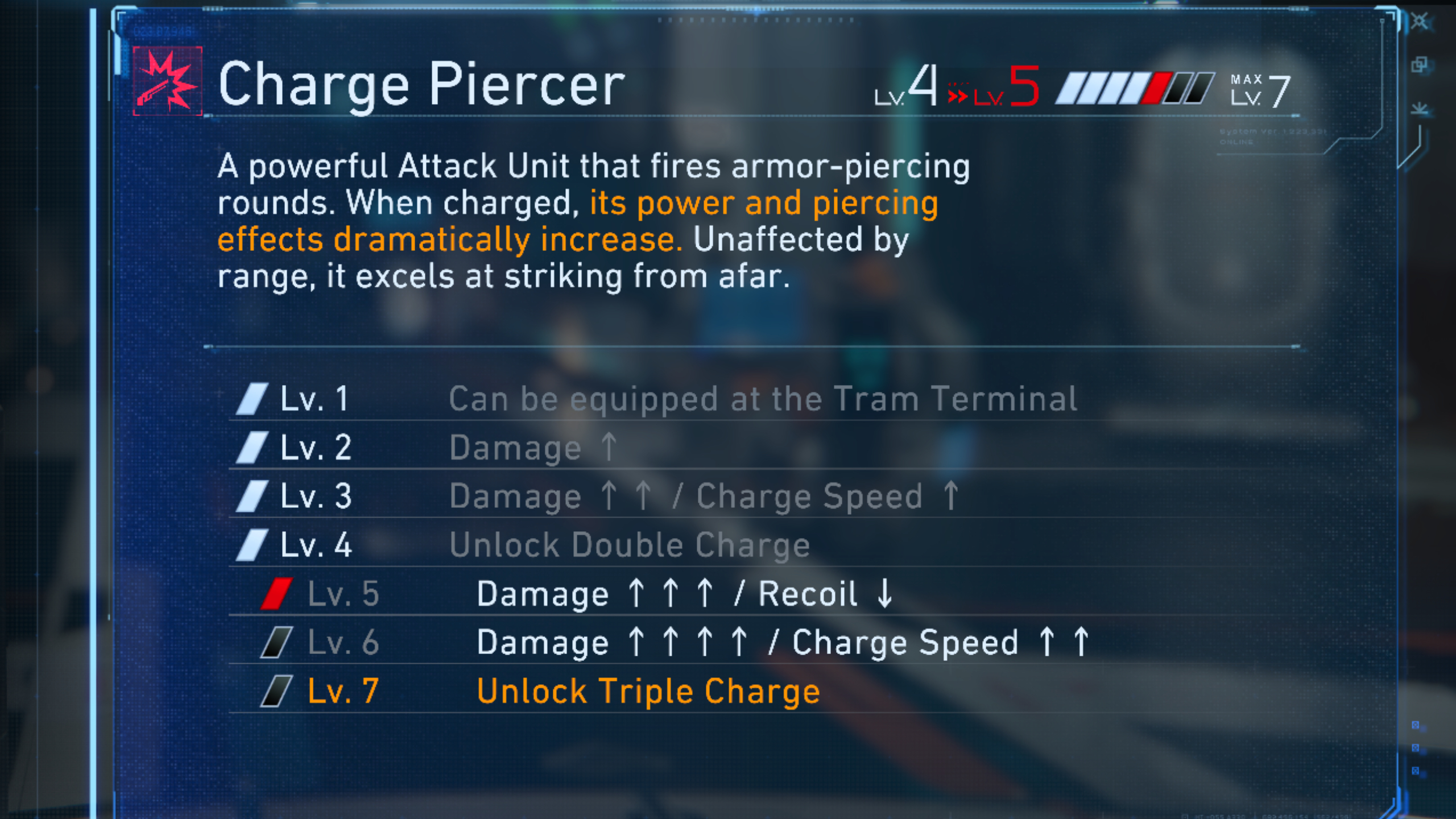Click the blue Lv. 1 pip icon
Viewport: 1456px width, 819px height.
click(x=252, y=398)
